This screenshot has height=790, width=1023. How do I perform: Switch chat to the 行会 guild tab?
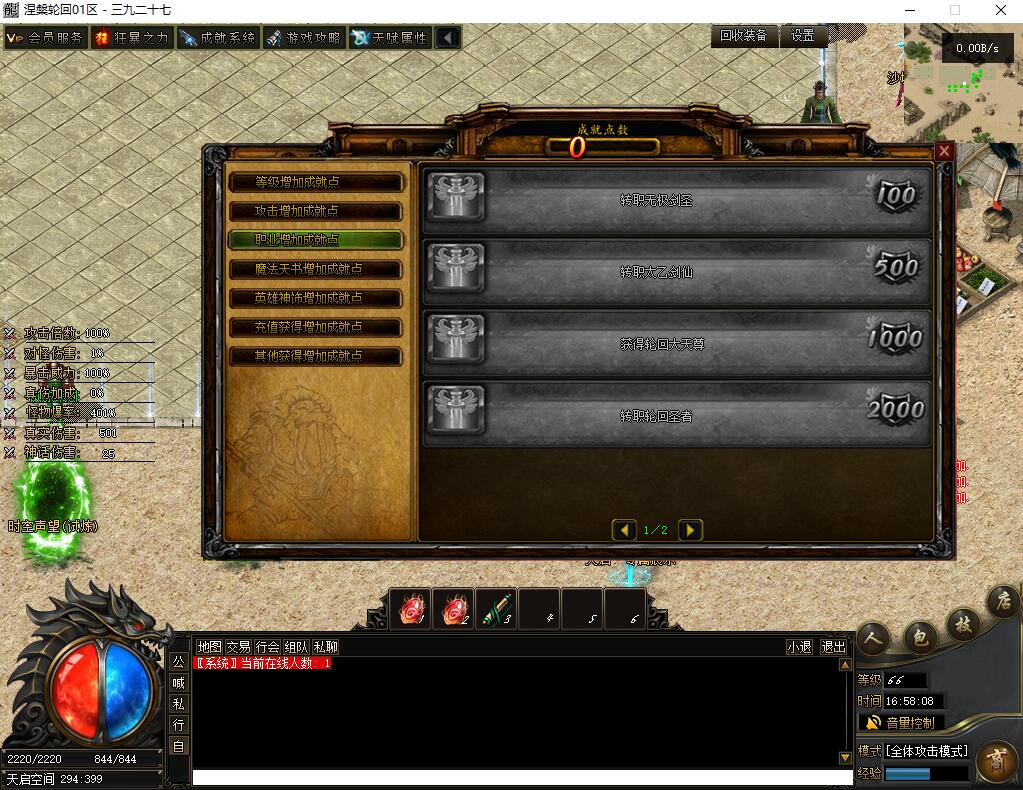click(267, 647)
